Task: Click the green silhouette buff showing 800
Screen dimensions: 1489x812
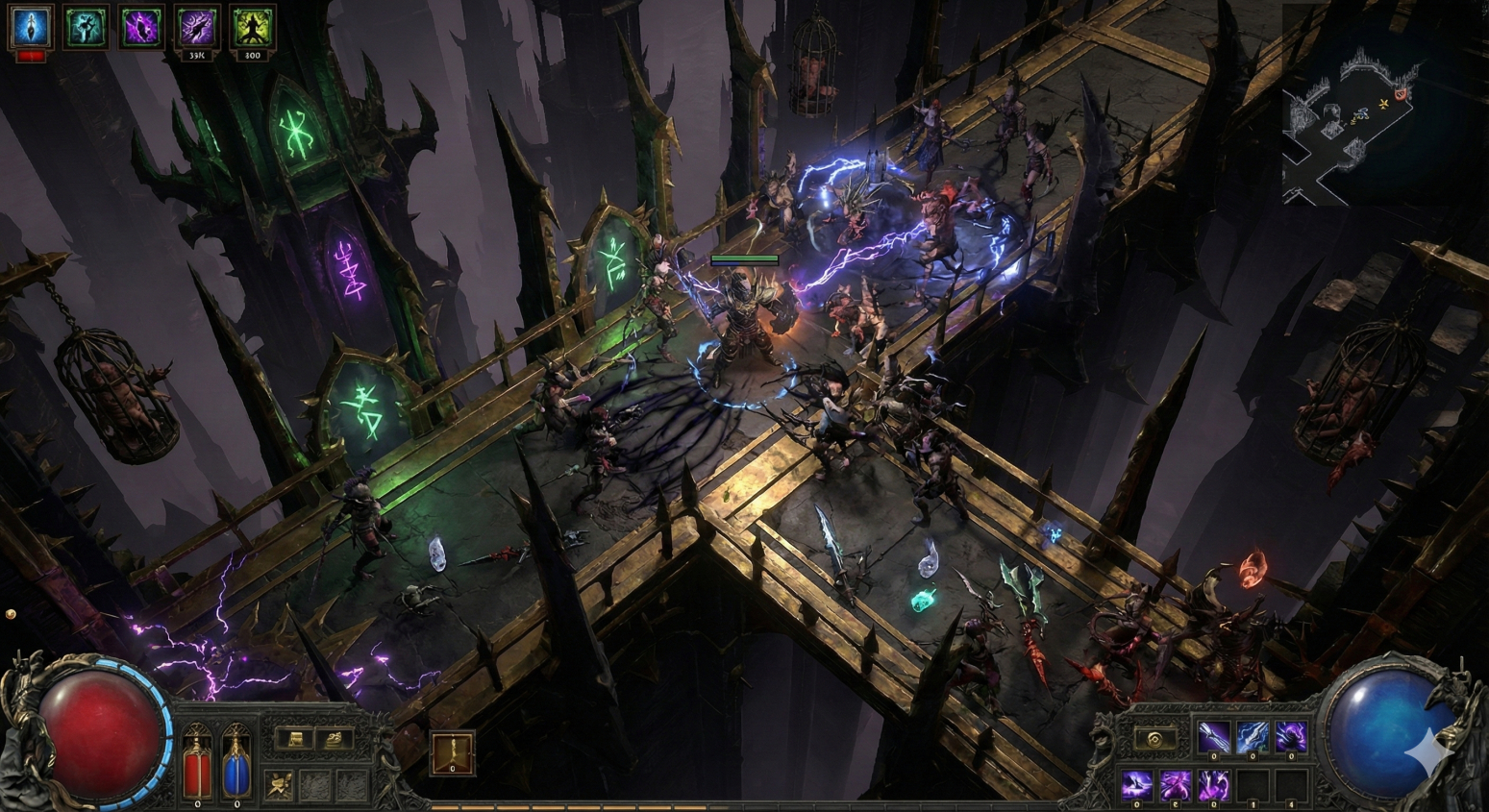Action: (x=253, y=26)
